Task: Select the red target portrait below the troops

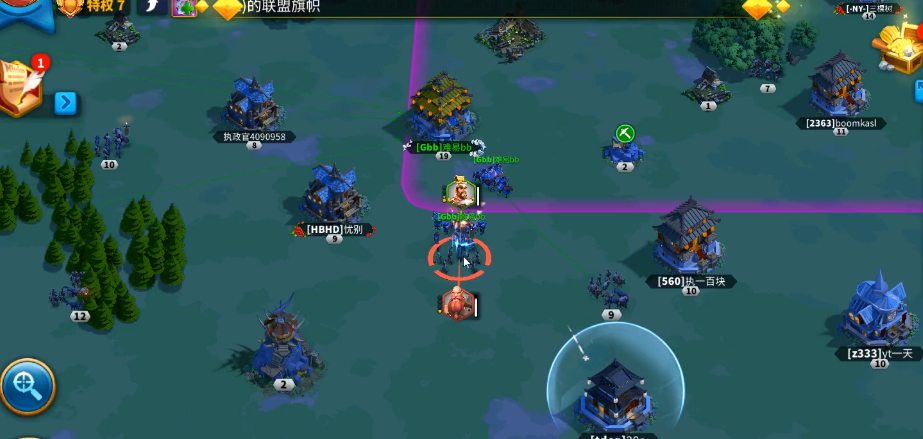Action: pos(456,304)
